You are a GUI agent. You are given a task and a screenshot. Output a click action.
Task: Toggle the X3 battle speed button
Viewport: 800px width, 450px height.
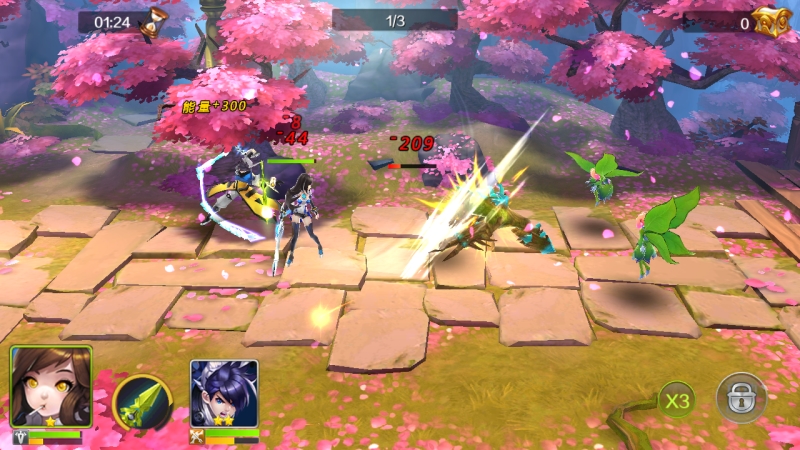677,402
